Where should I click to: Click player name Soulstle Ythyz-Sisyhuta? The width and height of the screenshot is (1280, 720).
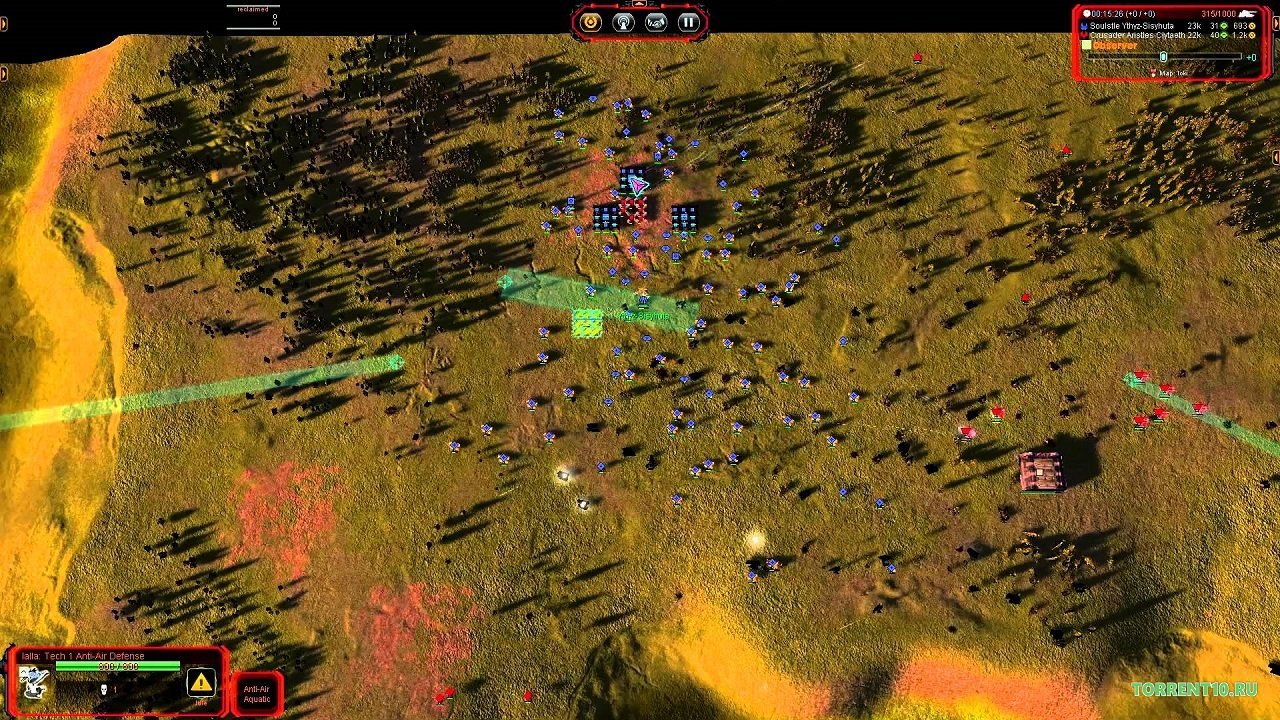coord(1132,25)
